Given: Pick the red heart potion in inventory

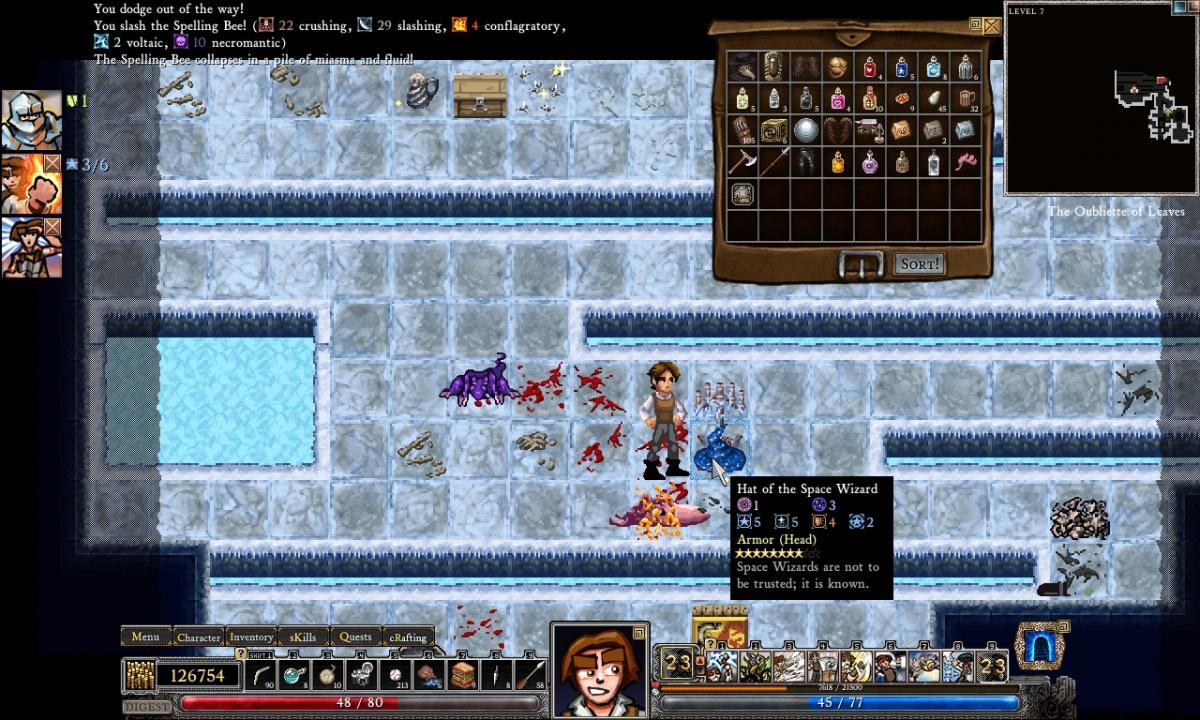Looking at the screenshot, I should point(870,67).
